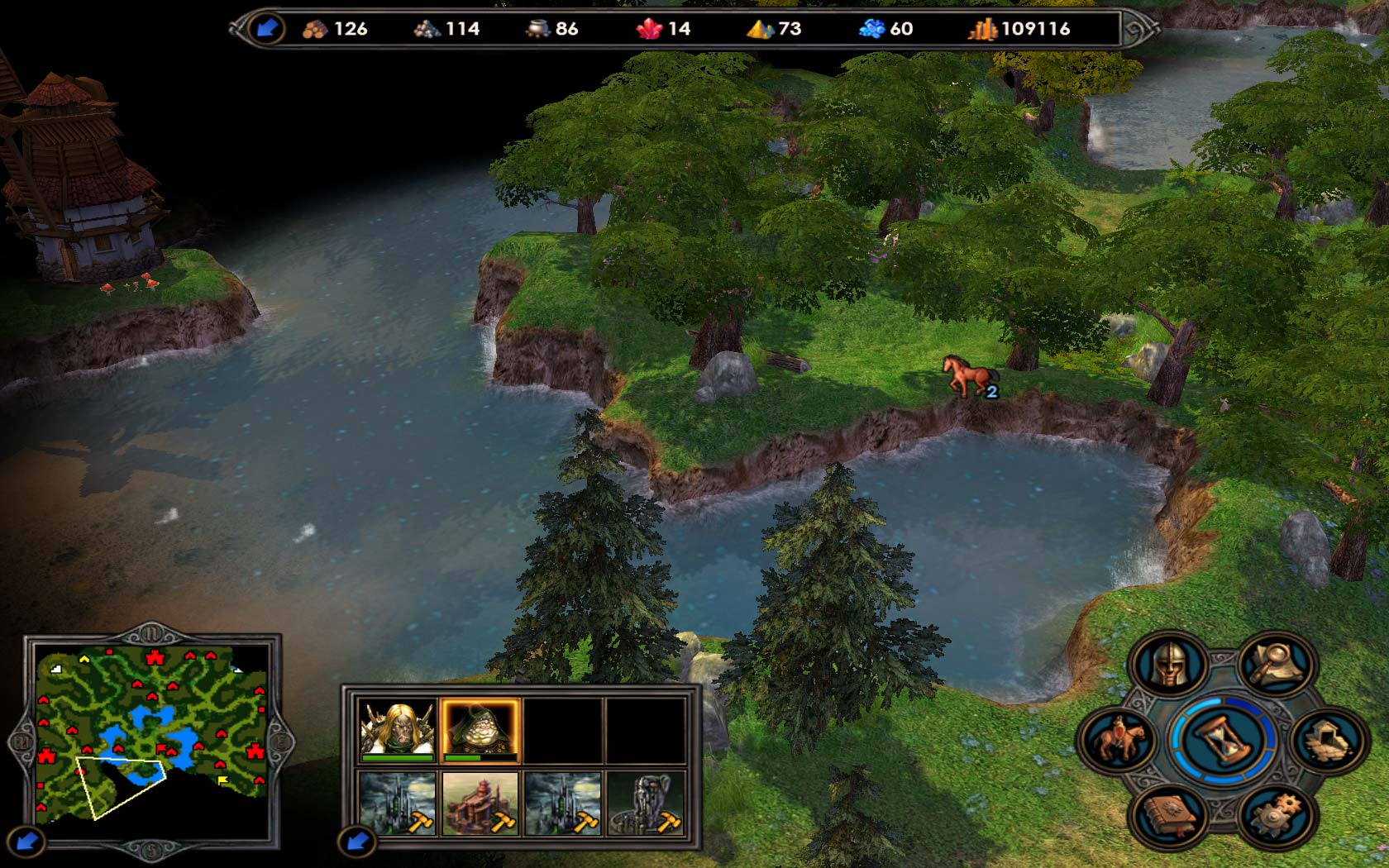Open the hero screen via helmet icon
The image size is (1389, 868).
pos(1167,664)
